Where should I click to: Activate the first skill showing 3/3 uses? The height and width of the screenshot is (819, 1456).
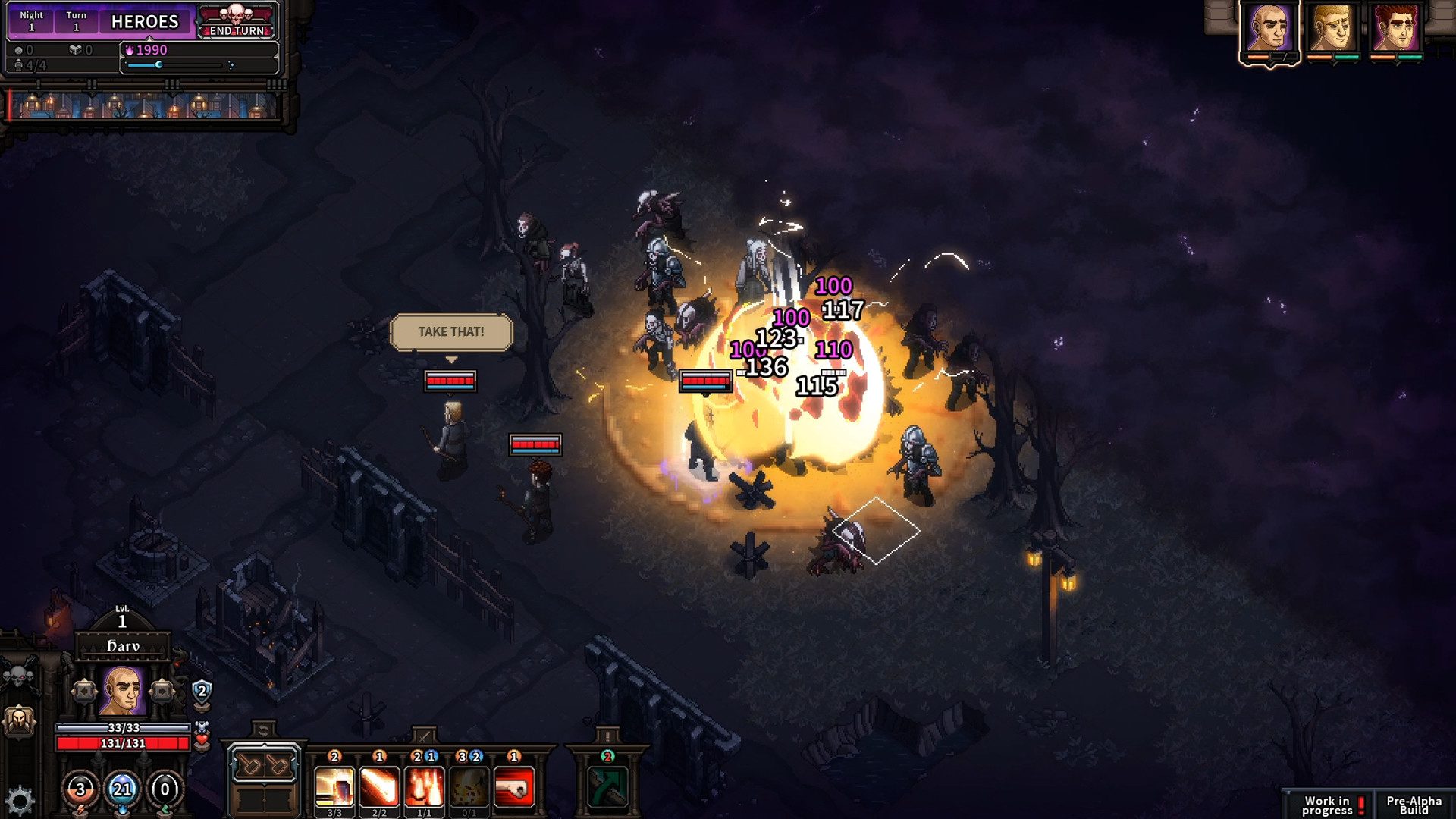pos(334,787)
